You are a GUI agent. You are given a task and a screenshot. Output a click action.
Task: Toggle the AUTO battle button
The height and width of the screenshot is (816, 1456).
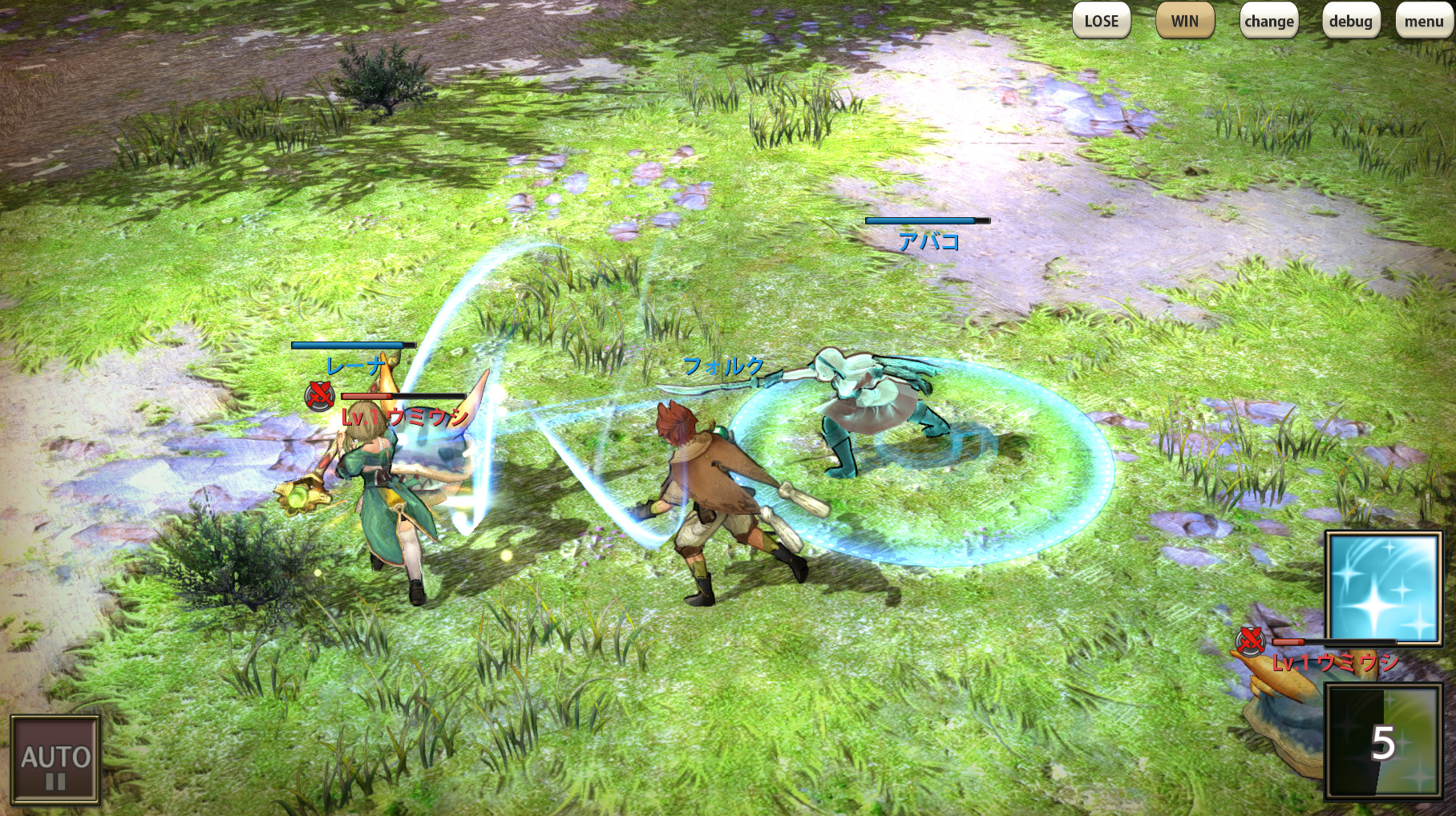pos(55,759)
